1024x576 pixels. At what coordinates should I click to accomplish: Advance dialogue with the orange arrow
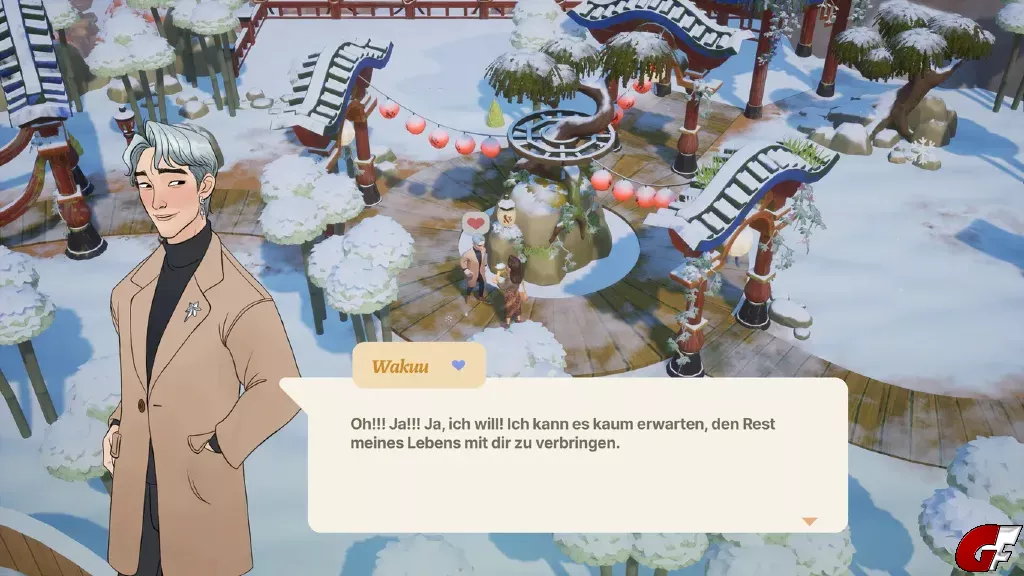809,521
